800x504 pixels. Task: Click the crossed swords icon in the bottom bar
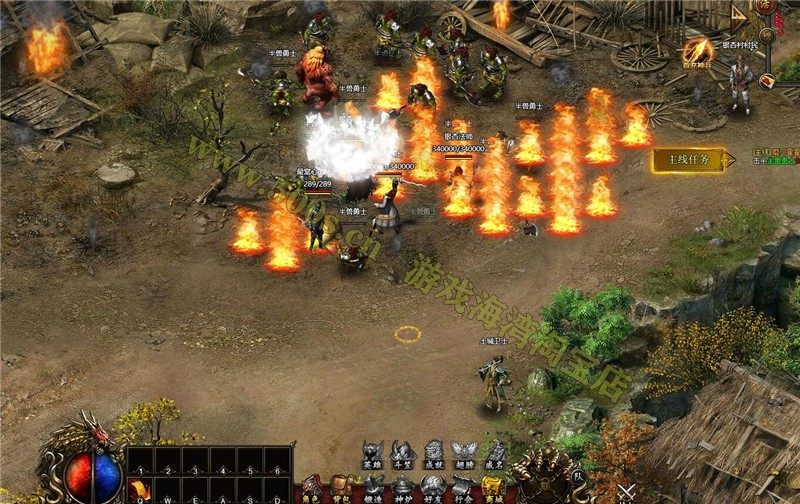627,492
